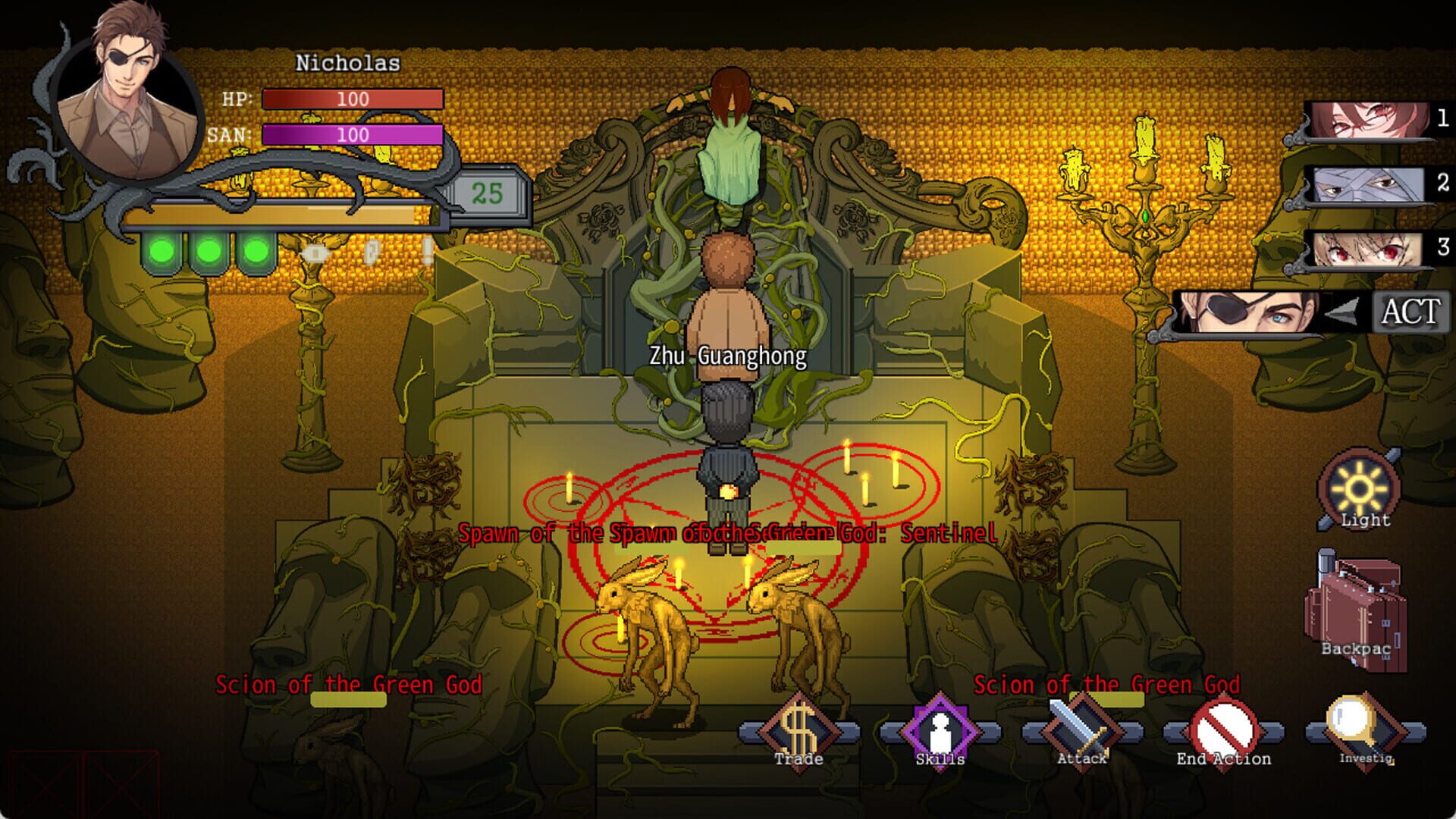
Task: Open the Trade action icon
Action: tap(798, 731)
